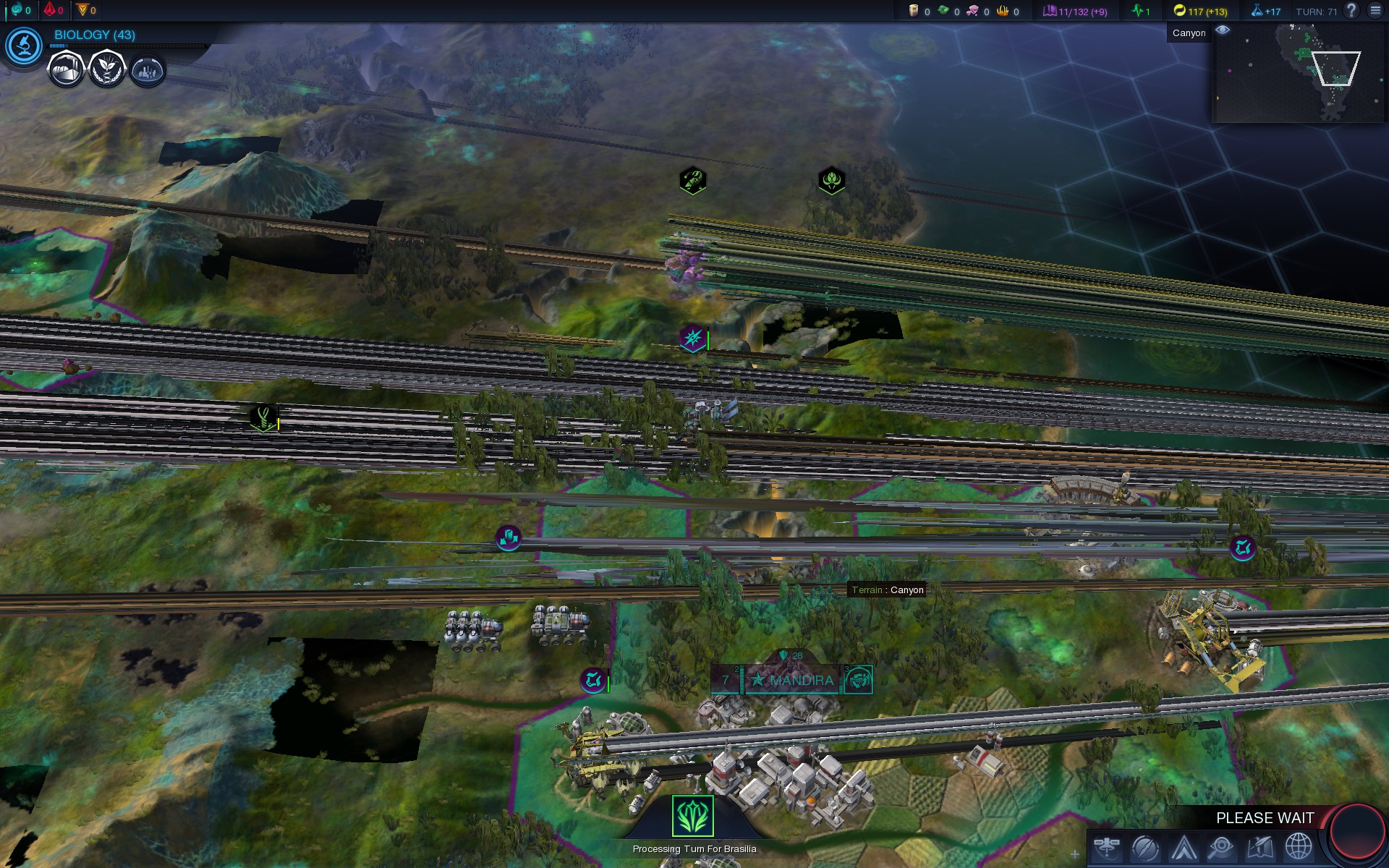1389x868 pixels.
Task: Open the help Civilopedia question mark
Action: click(1351, 11)
